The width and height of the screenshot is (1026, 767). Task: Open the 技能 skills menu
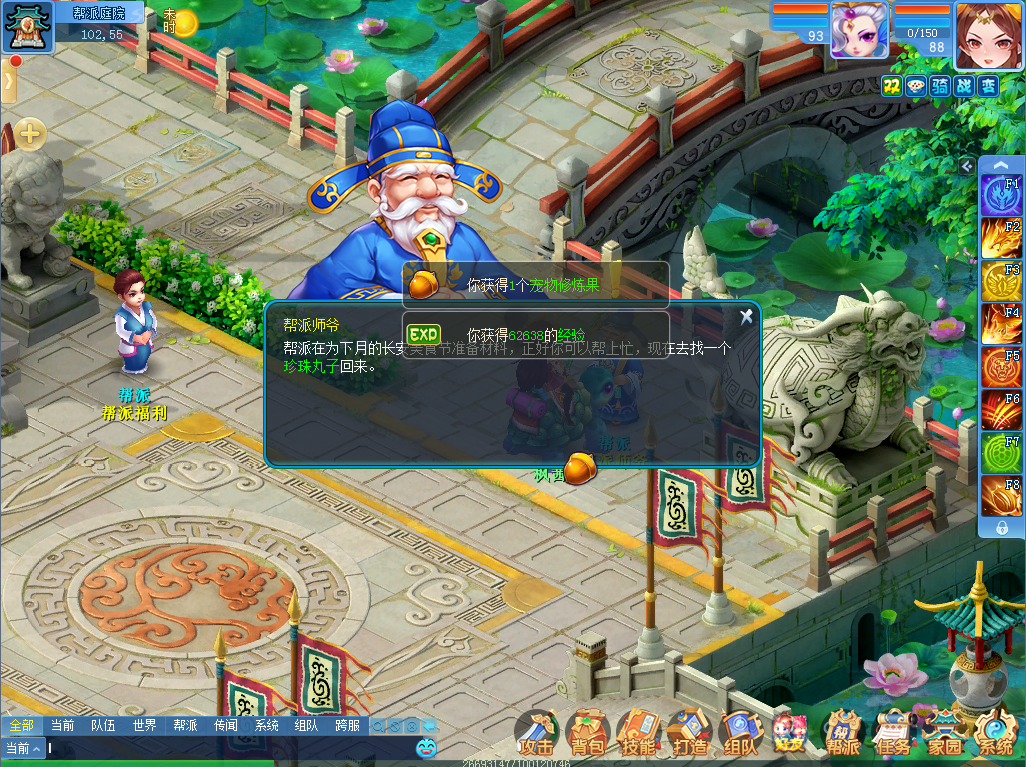pos(638,735)
